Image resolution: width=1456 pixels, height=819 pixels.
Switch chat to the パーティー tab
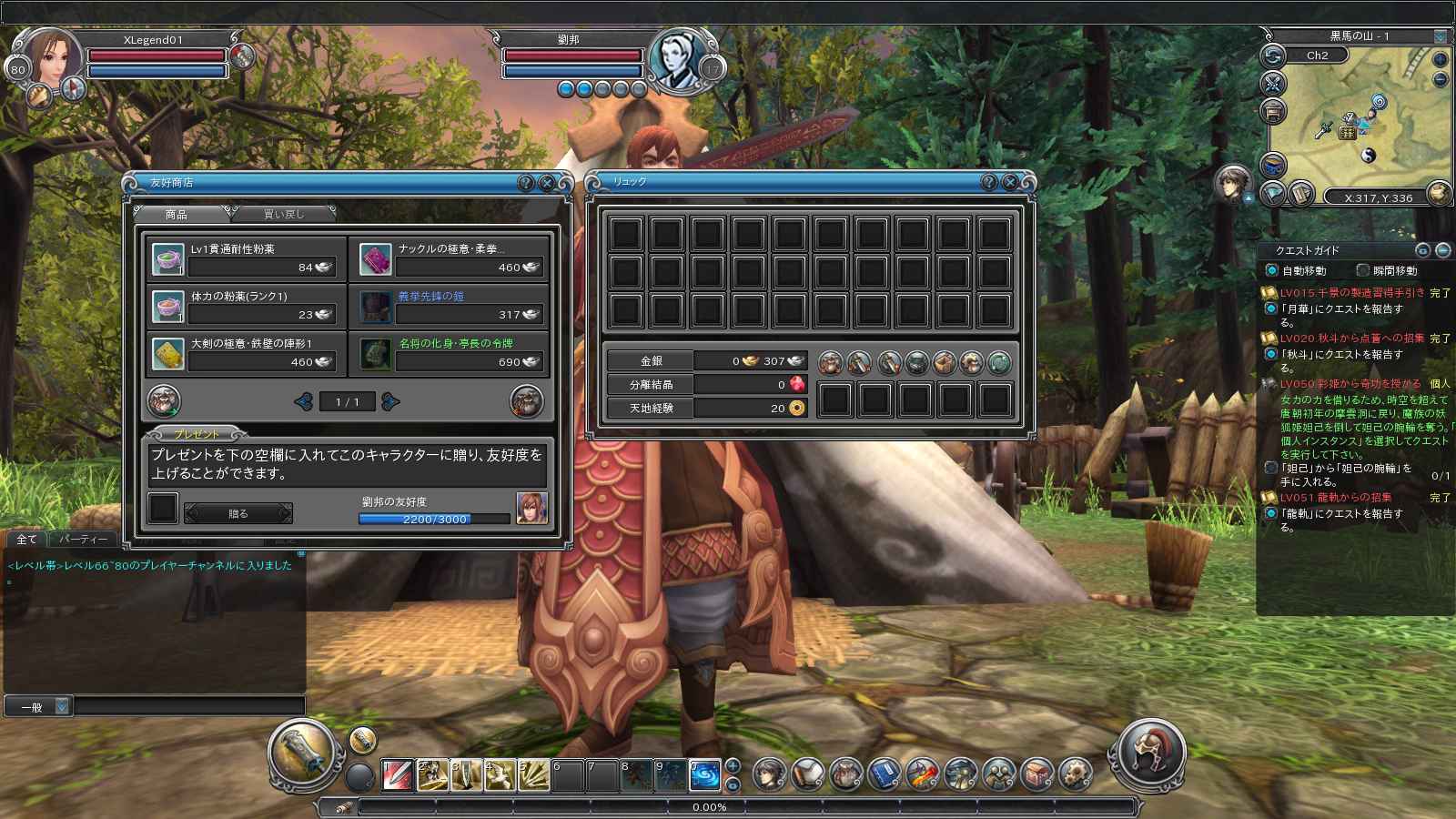pyautogui.click(x=83, y=540)
